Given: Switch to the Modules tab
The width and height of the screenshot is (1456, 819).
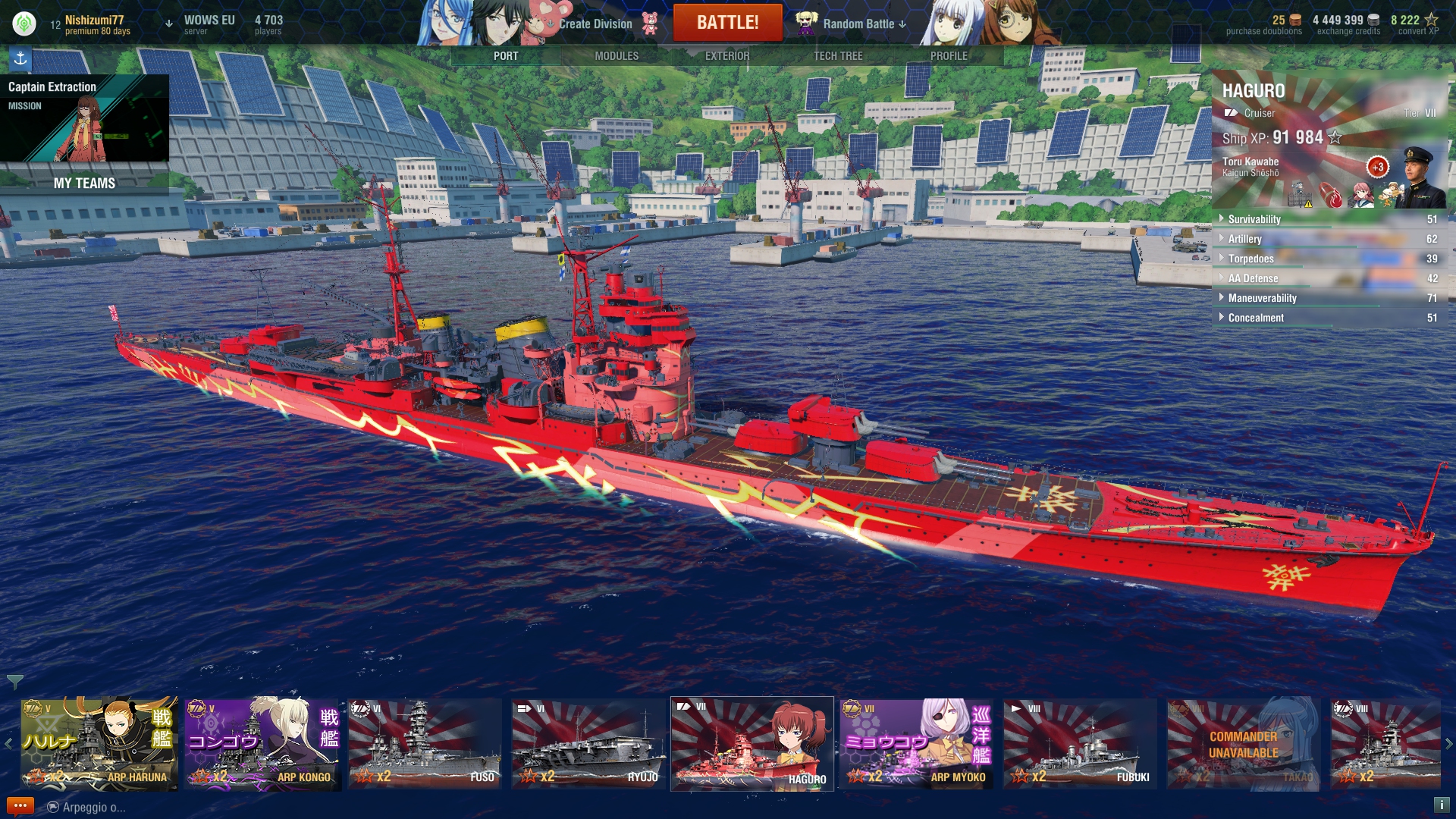Looking at the screenshot, I should [616, 56].
